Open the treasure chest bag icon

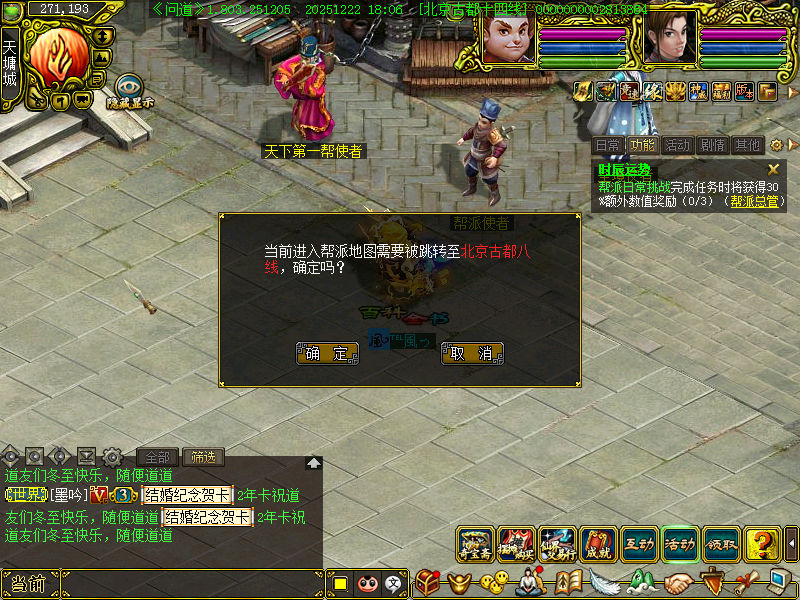(x=428, y=582)
